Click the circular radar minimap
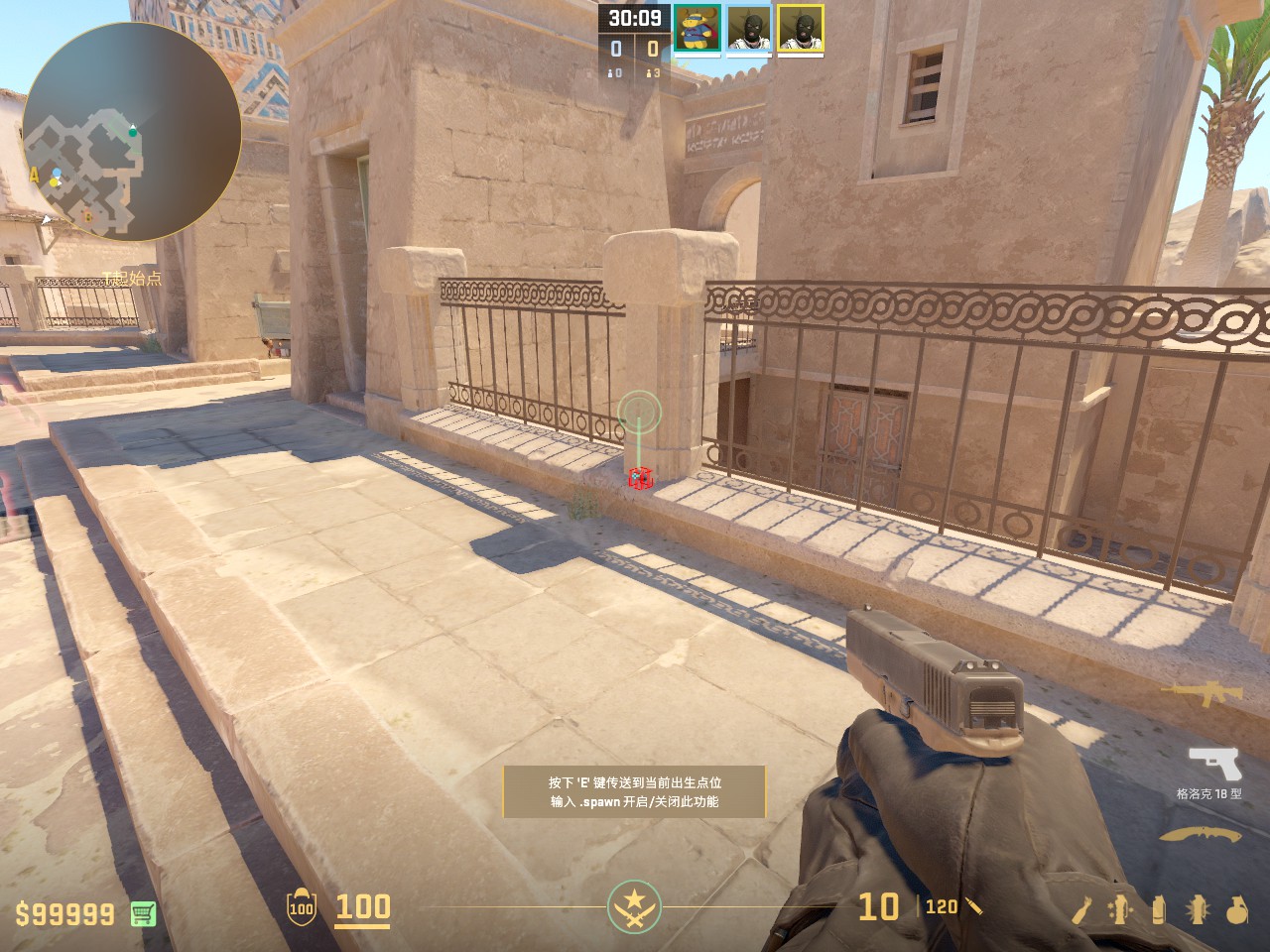 click(x=131, y=132)
